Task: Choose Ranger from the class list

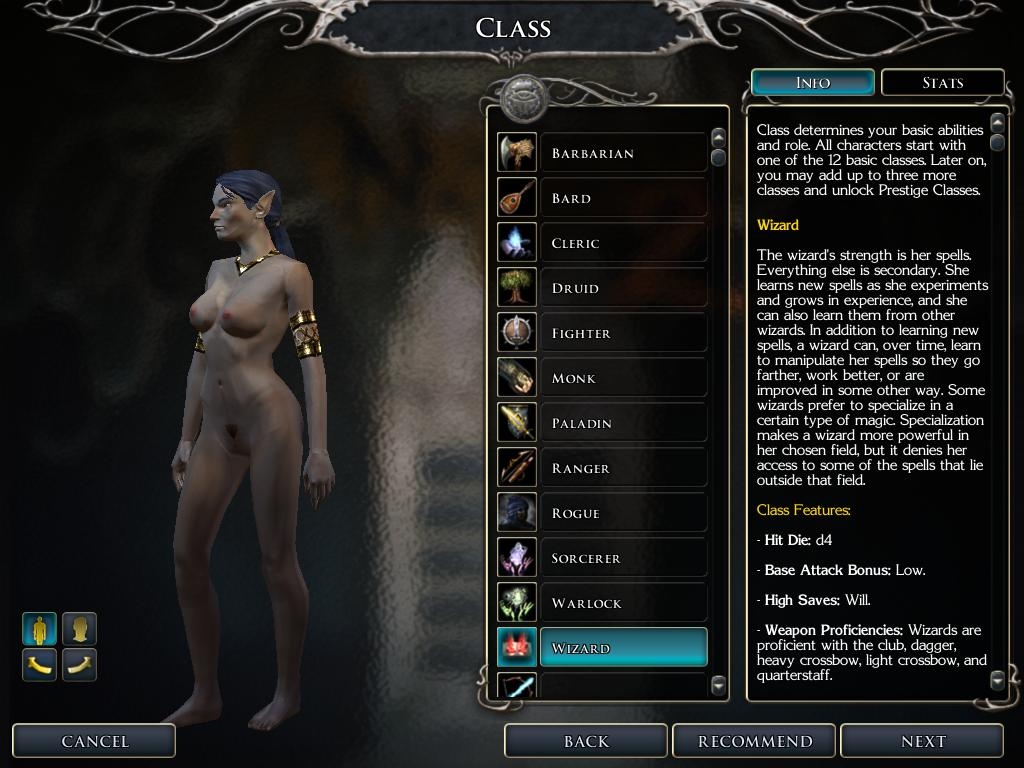Action: pos(623,468)
